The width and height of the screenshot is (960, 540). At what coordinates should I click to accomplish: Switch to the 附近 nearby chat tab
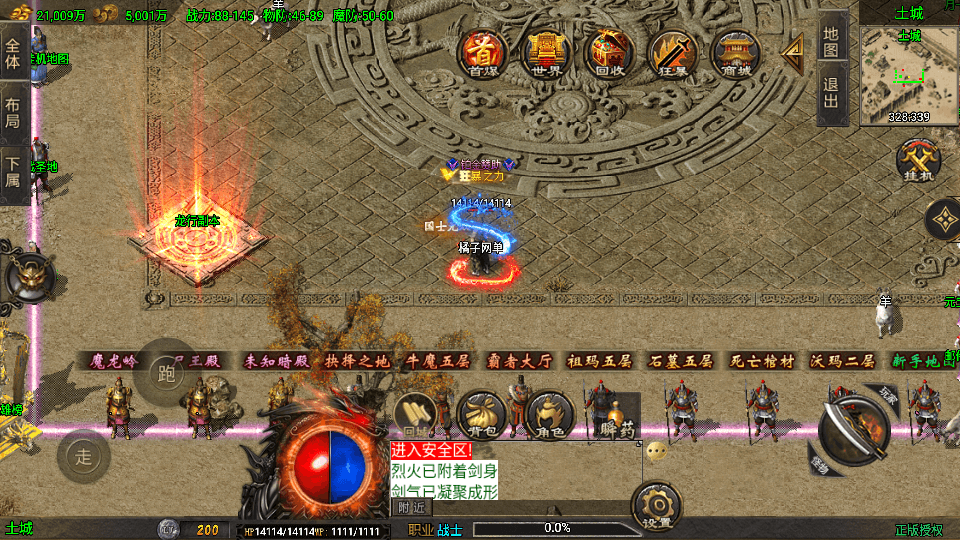pyautogui.click(x=411, y=507)
